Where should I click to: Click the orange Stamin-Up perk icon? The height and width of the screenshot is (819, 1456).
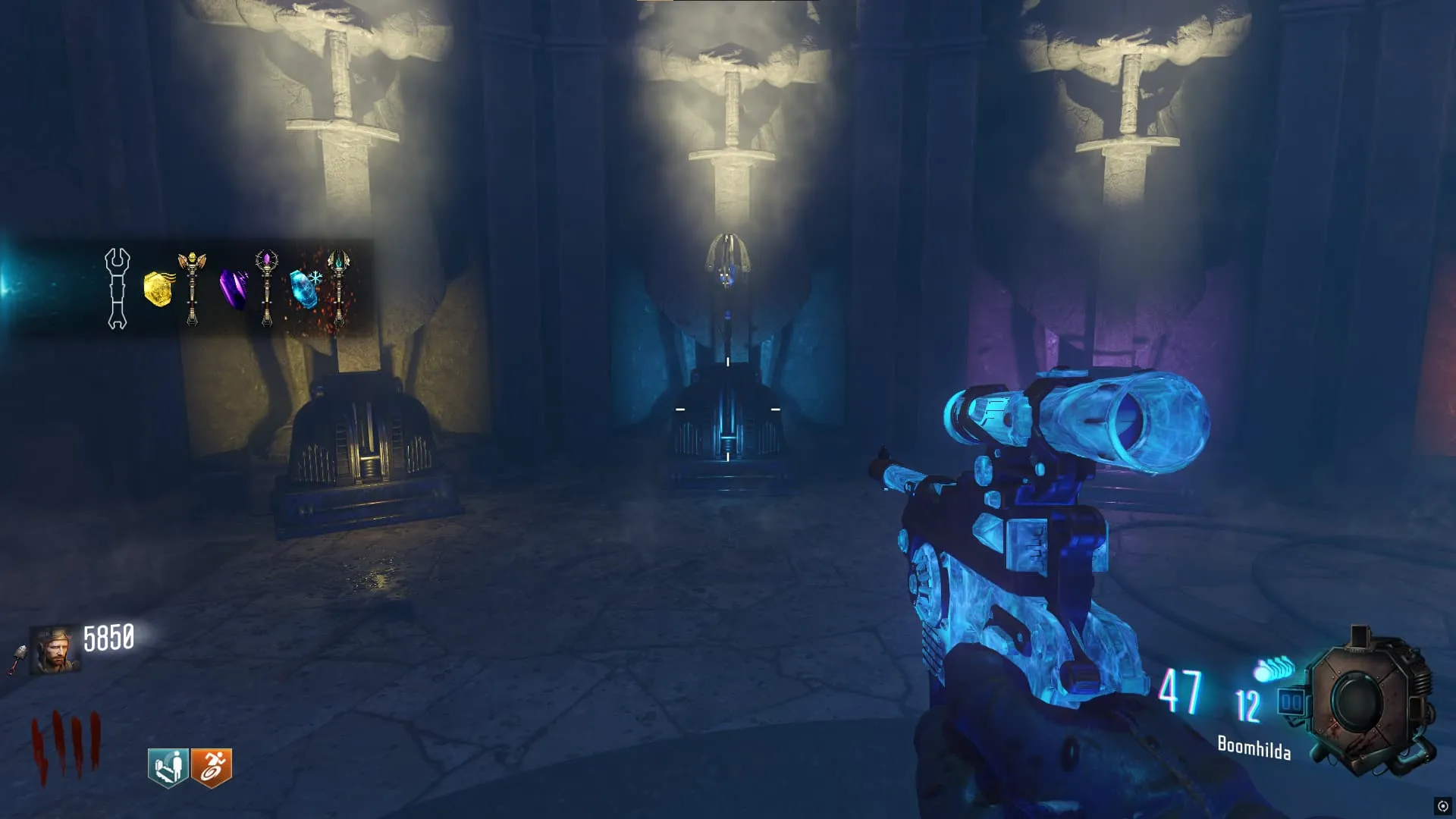click(212, 767)
